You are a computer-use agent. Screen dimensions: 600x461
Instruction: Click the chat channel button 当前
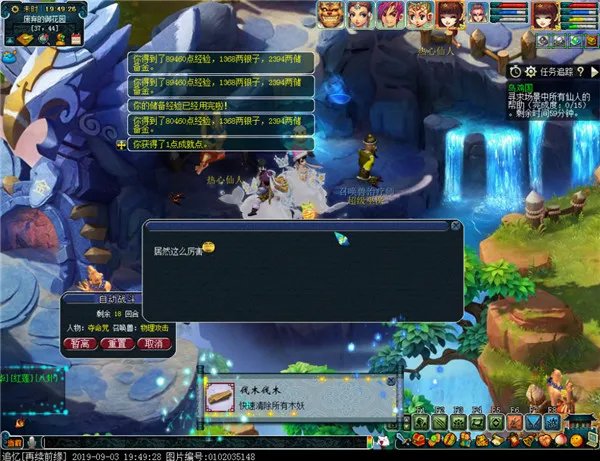click(13, 441)
